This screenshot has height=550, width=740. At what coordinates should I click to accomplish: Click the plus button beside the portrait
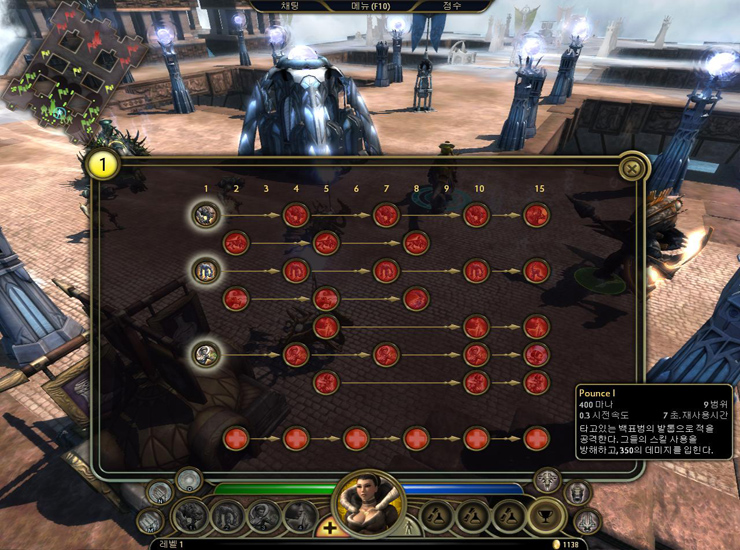[327, 528]
